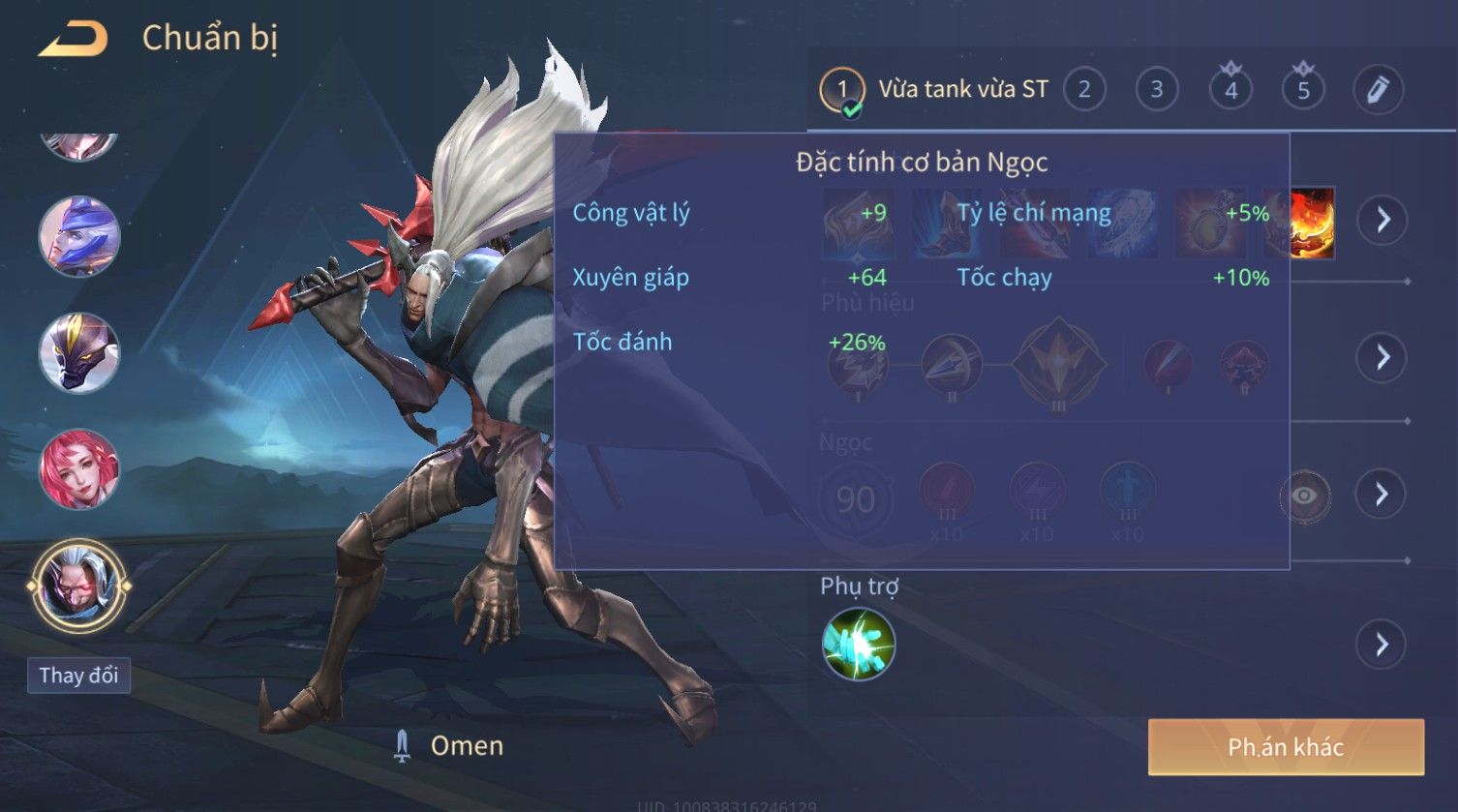
Task: Open the Phù hiệu section arrow
Action: pyautogui.click(x=1382, y=358)
